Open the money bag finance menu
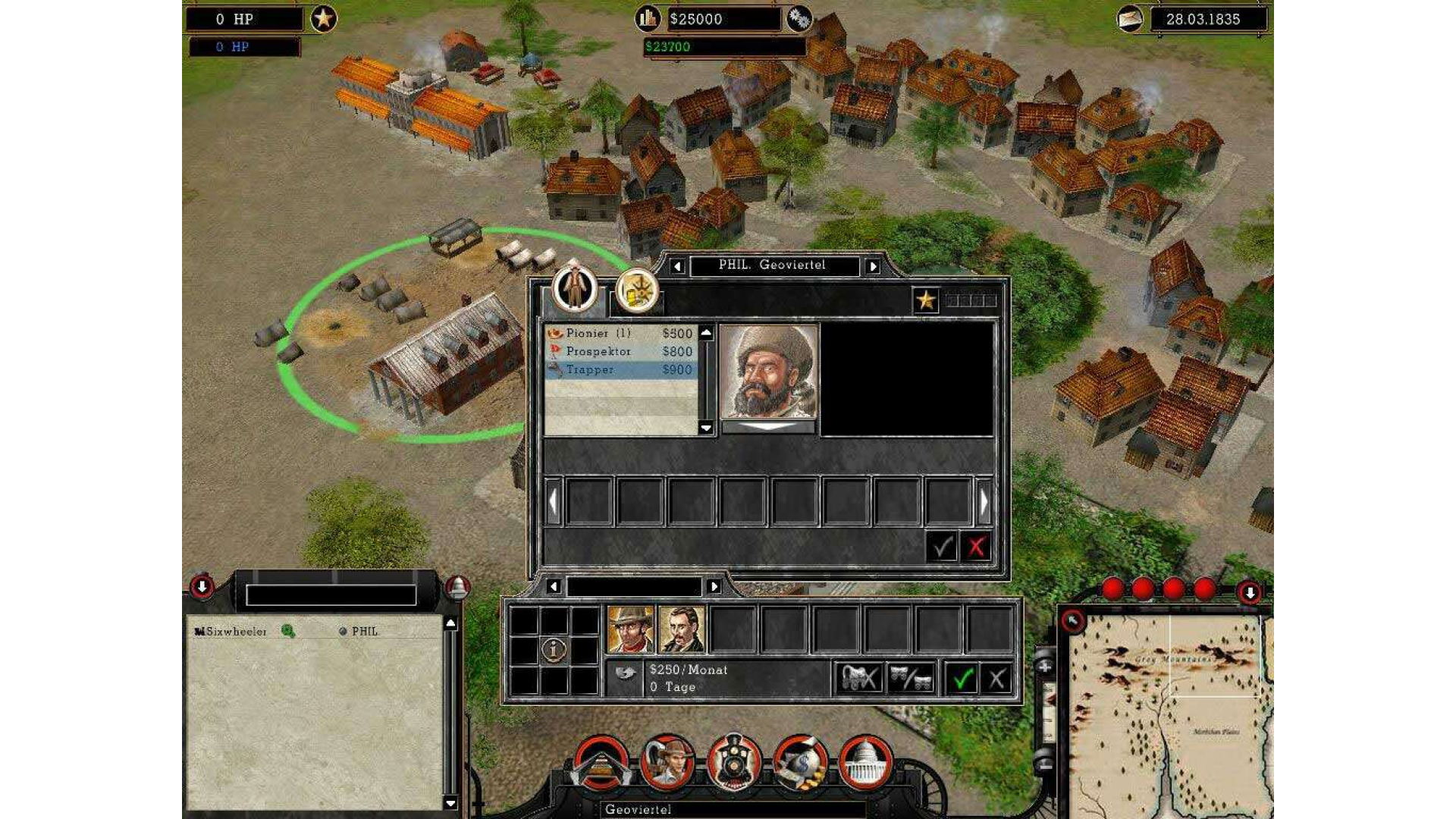Screen dimensions: 1456x819 point(799,762)
